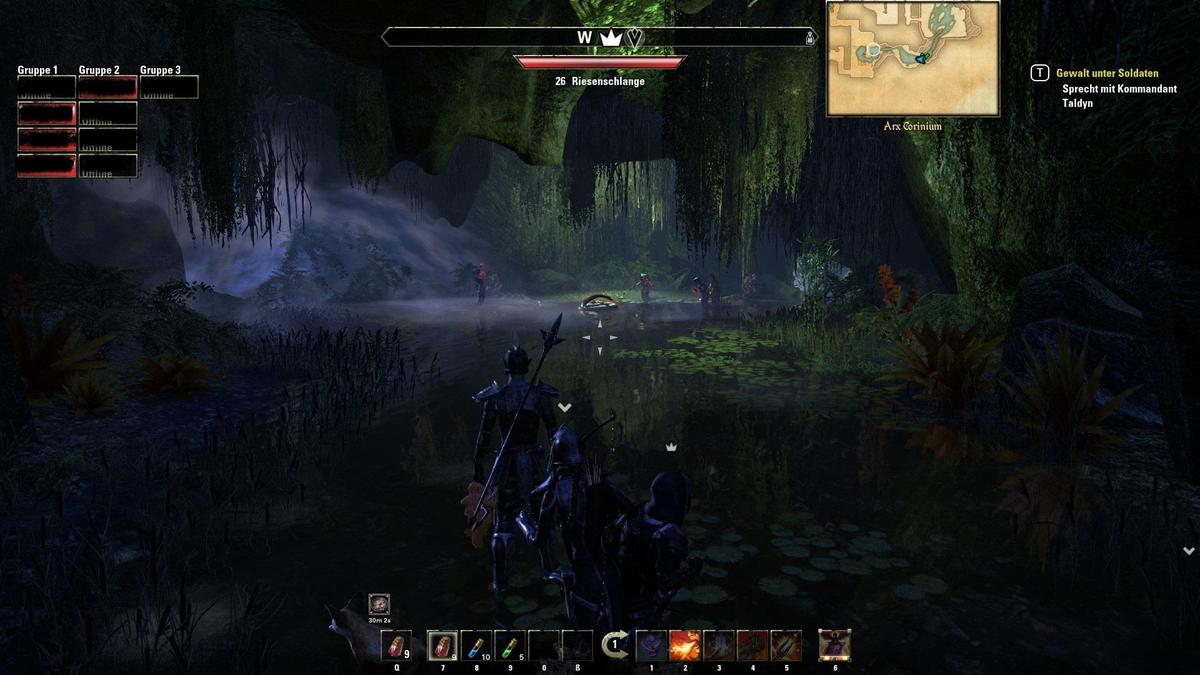Image resolution: width=1200 pixels, height=675 pixels.
Task: Activate the purple ability in skill slot 1
Action: [x=651, y=646]
